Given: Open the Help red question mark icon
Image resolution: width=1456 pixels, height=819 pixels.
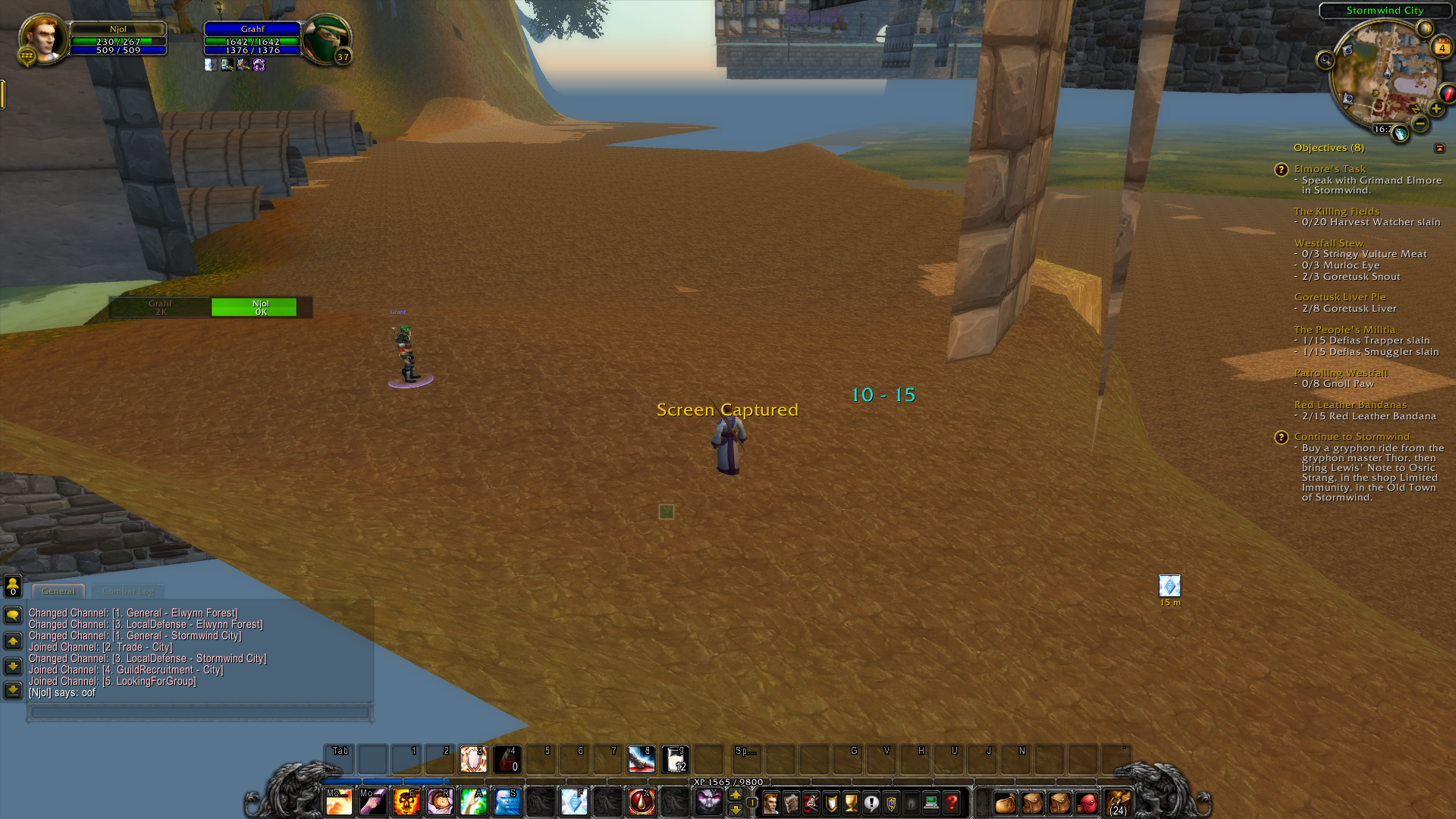Looking at the screenshot, I should (952, 802).
